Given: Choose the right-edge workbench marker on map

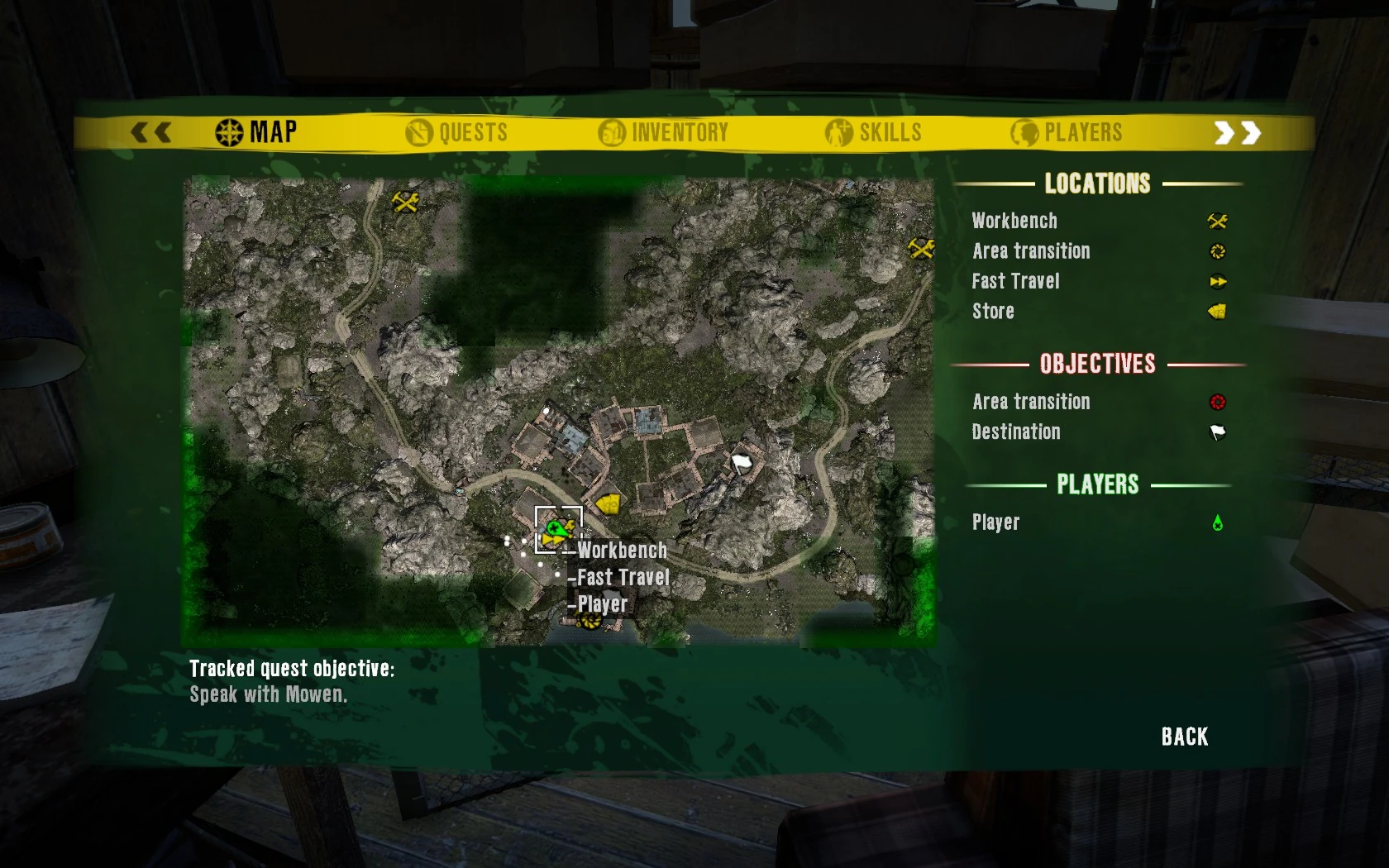Looking at the screenshot, I should [x=921, y=247].
